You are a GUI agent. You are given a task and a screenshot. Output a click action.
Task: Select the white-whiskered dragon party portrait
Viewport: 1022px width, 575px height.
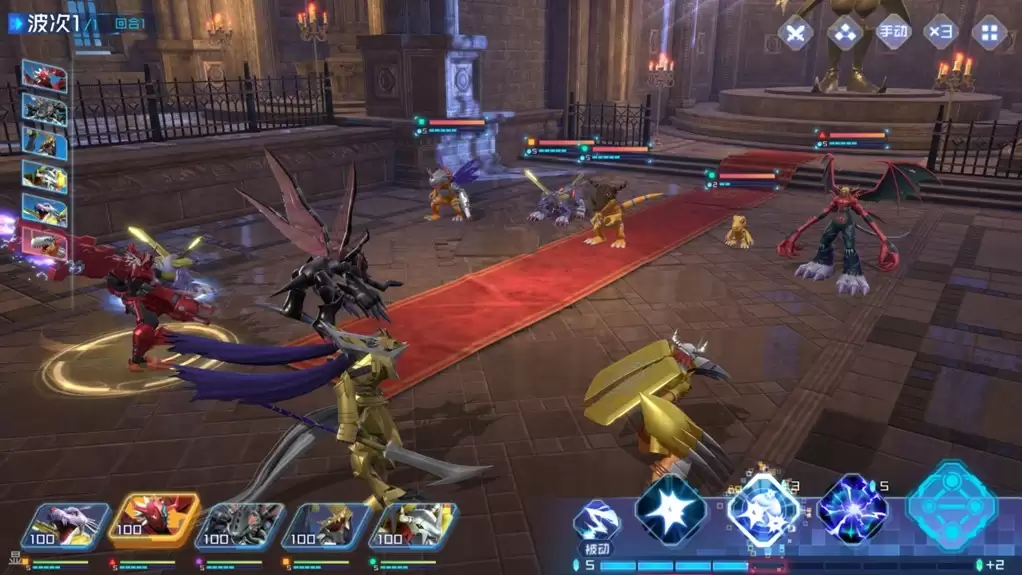(65, 527)
